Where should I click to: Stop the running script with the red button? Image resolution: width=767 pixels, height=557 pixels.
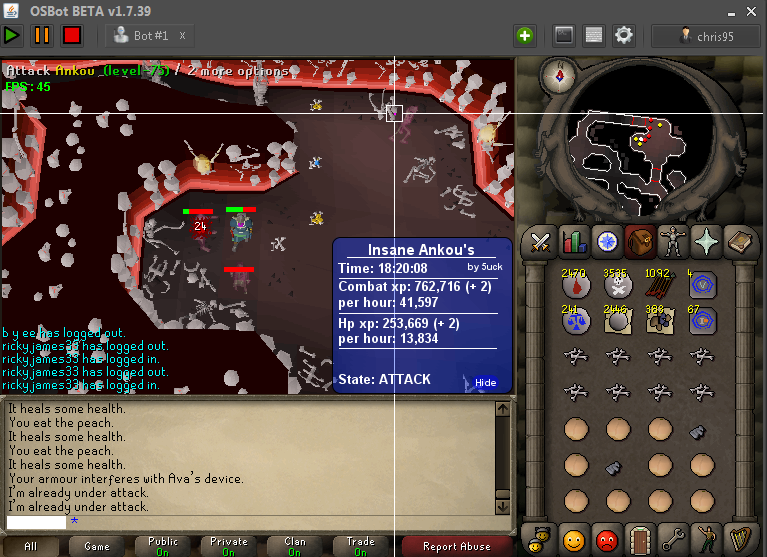pos(72,35)
